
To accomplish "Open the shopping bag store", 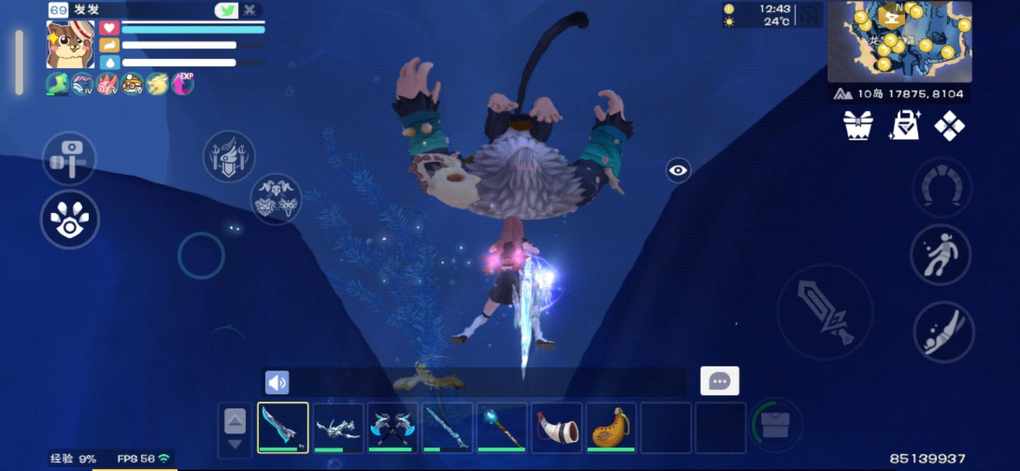I will pos(904,125).
